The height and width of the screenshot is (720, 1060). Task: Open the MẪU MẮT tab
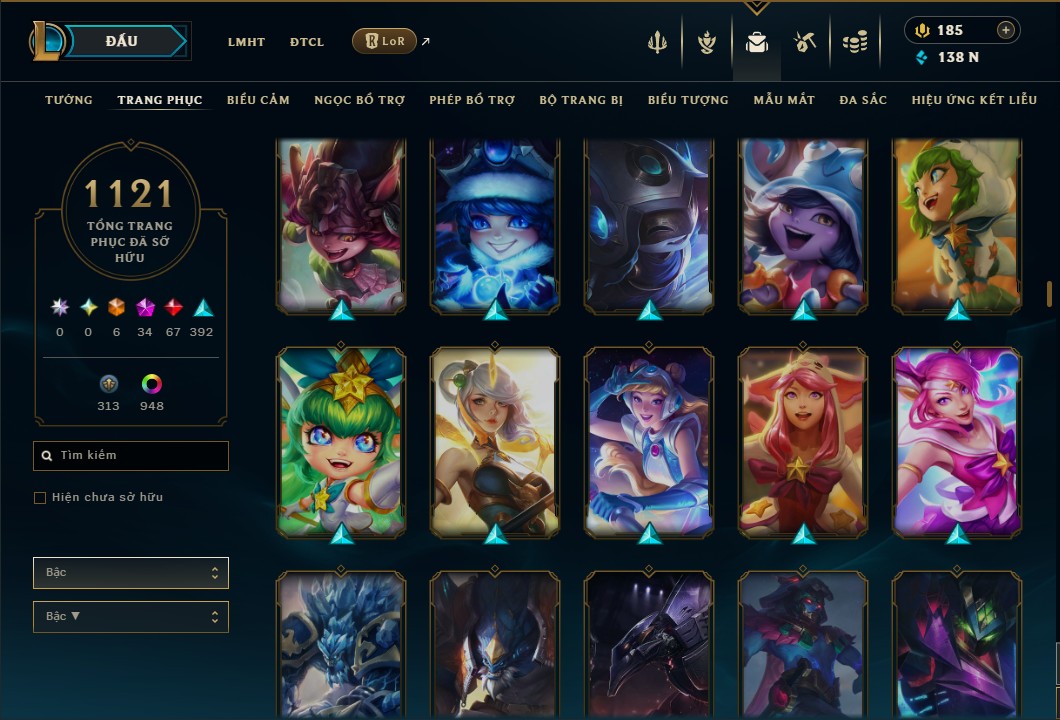(784, 100)
